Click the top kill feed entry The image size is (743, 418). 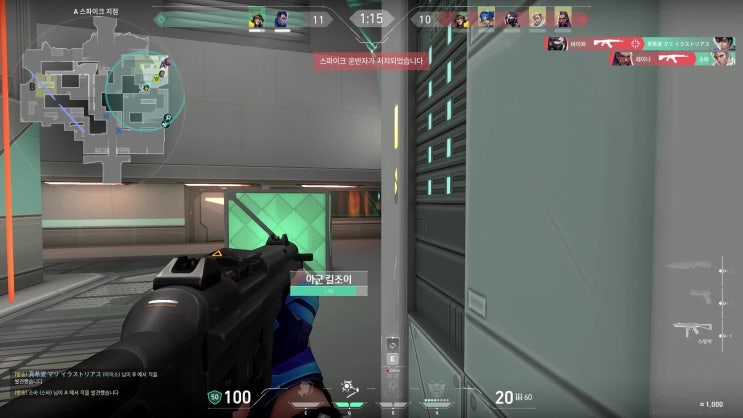tap(640, 43)
